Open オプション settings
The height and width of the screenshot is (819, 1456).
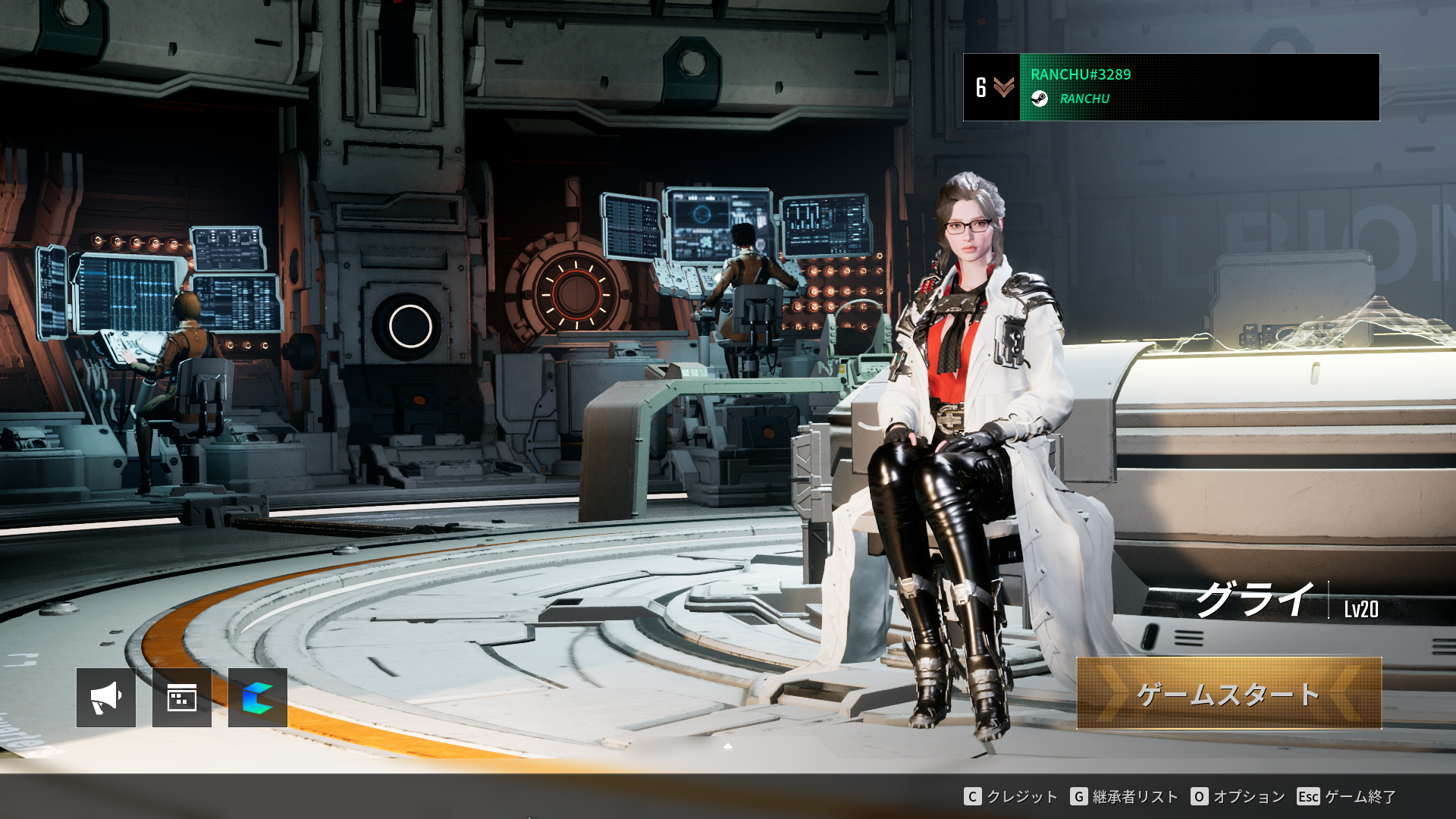(1238, 796)
